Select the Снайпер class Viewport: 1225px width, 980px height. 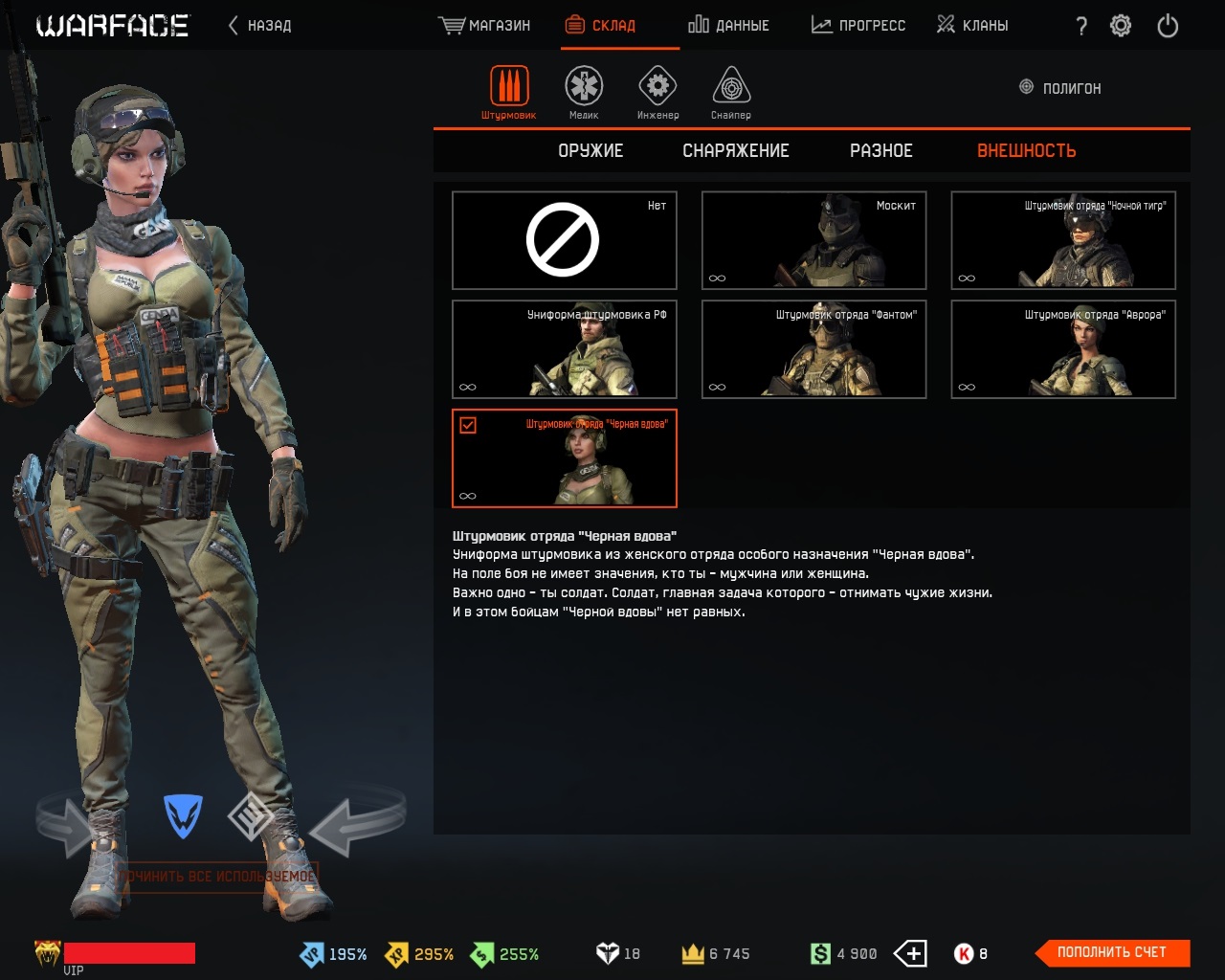click(x=731, y=93)
